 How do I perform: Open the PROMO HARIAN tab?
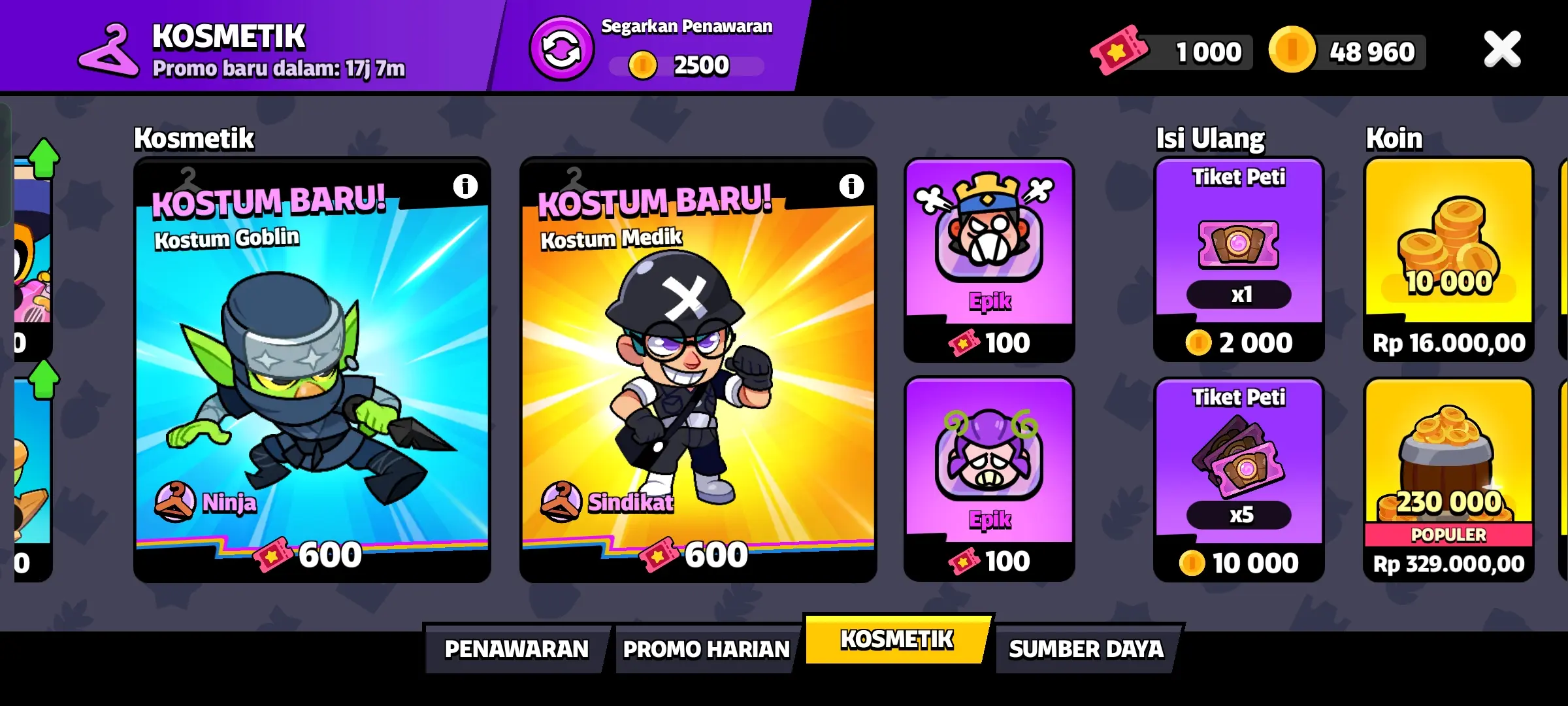coord(706,649)
